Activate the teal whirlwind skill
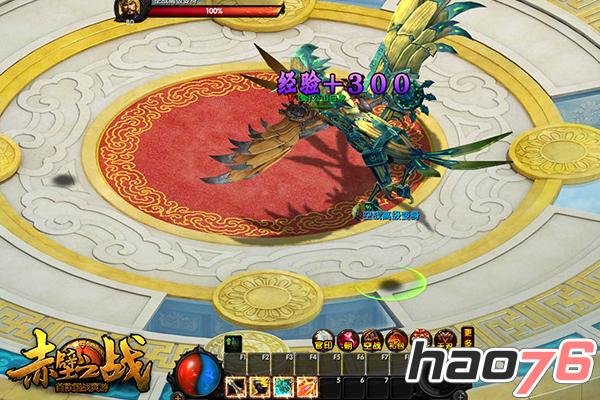The image size is (600, 400). [282, 384]
